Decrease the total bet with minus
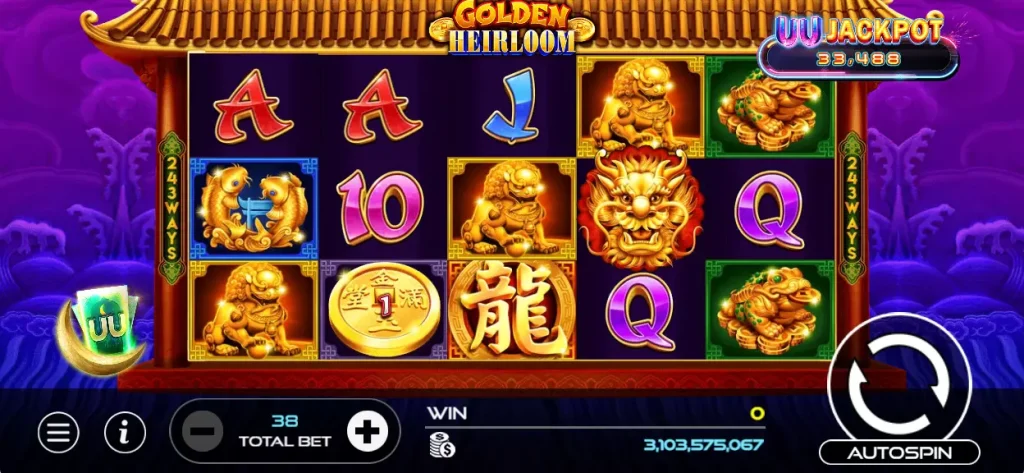This screenshot has width=1024, height=473. pos(202,432)
